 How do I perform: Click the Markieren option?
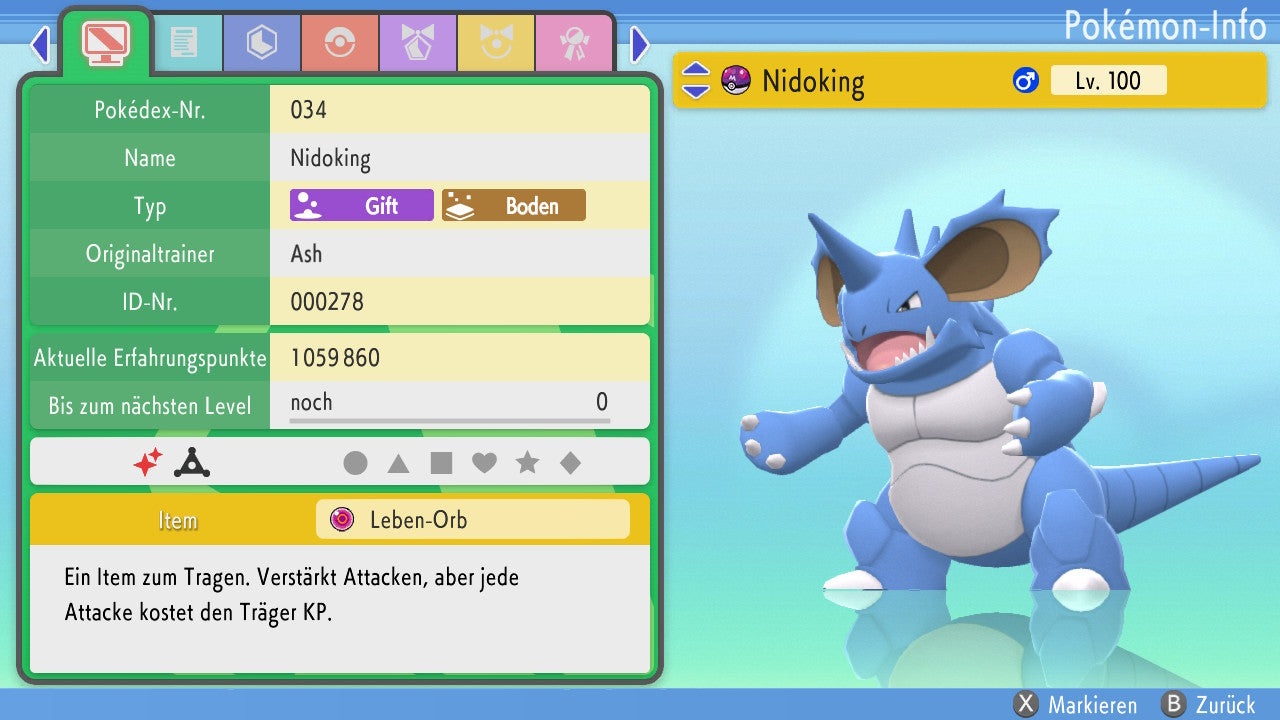click(x=1076, y=705)
